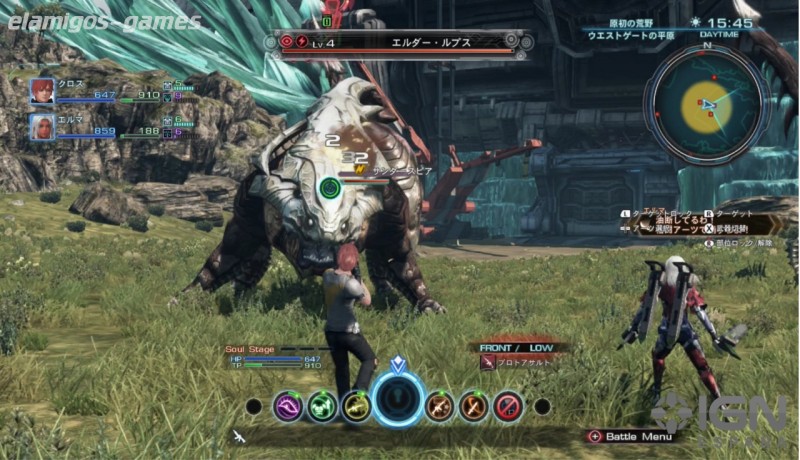This screenshot has height=460, width=800.
Task: Select the red crossed-out art icon
Action: point(508,406)
